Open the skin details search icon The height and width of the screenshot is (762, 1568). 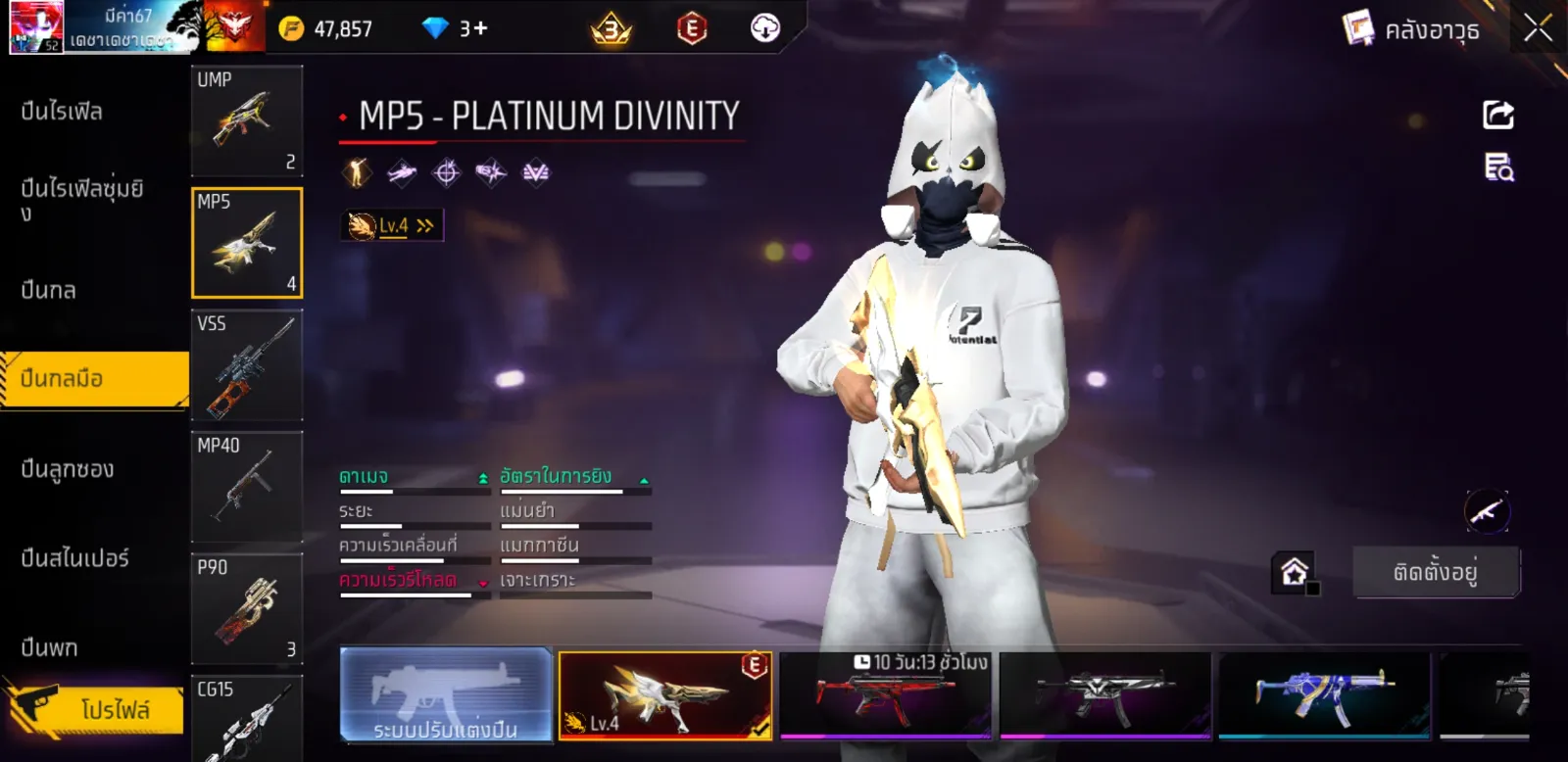[1498, 167]
